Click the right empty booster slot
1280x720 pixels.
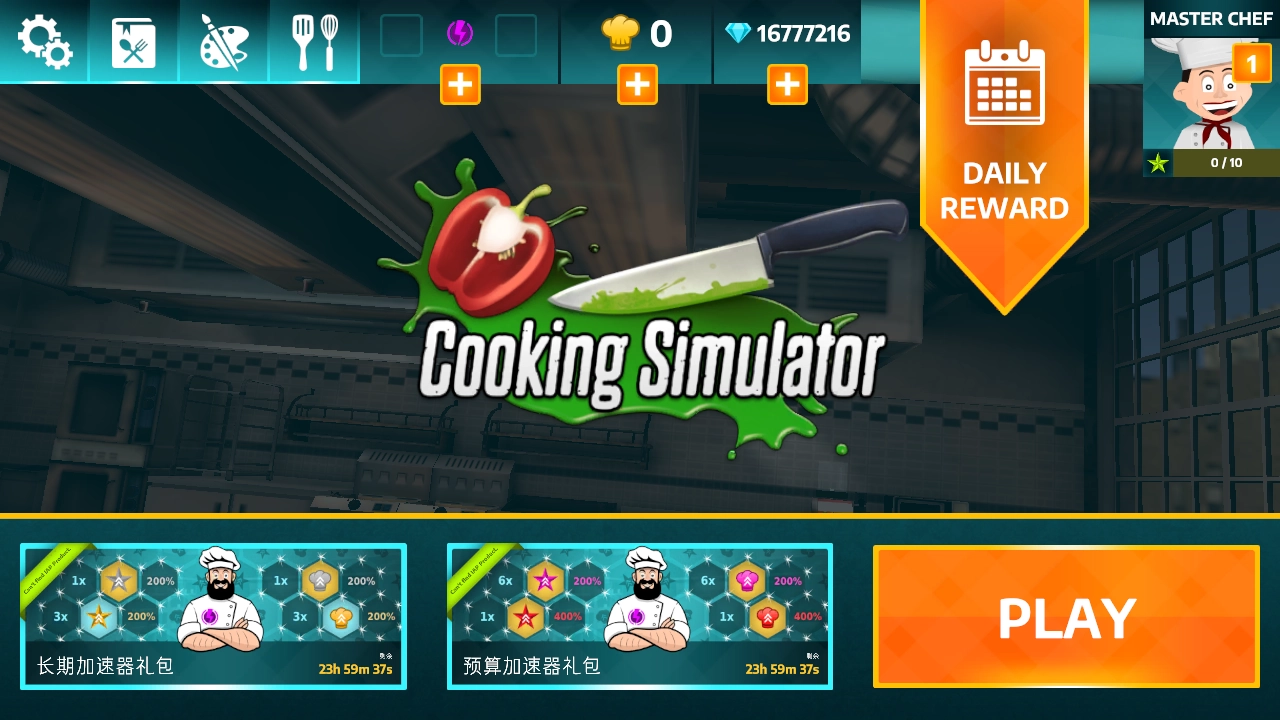517,37
